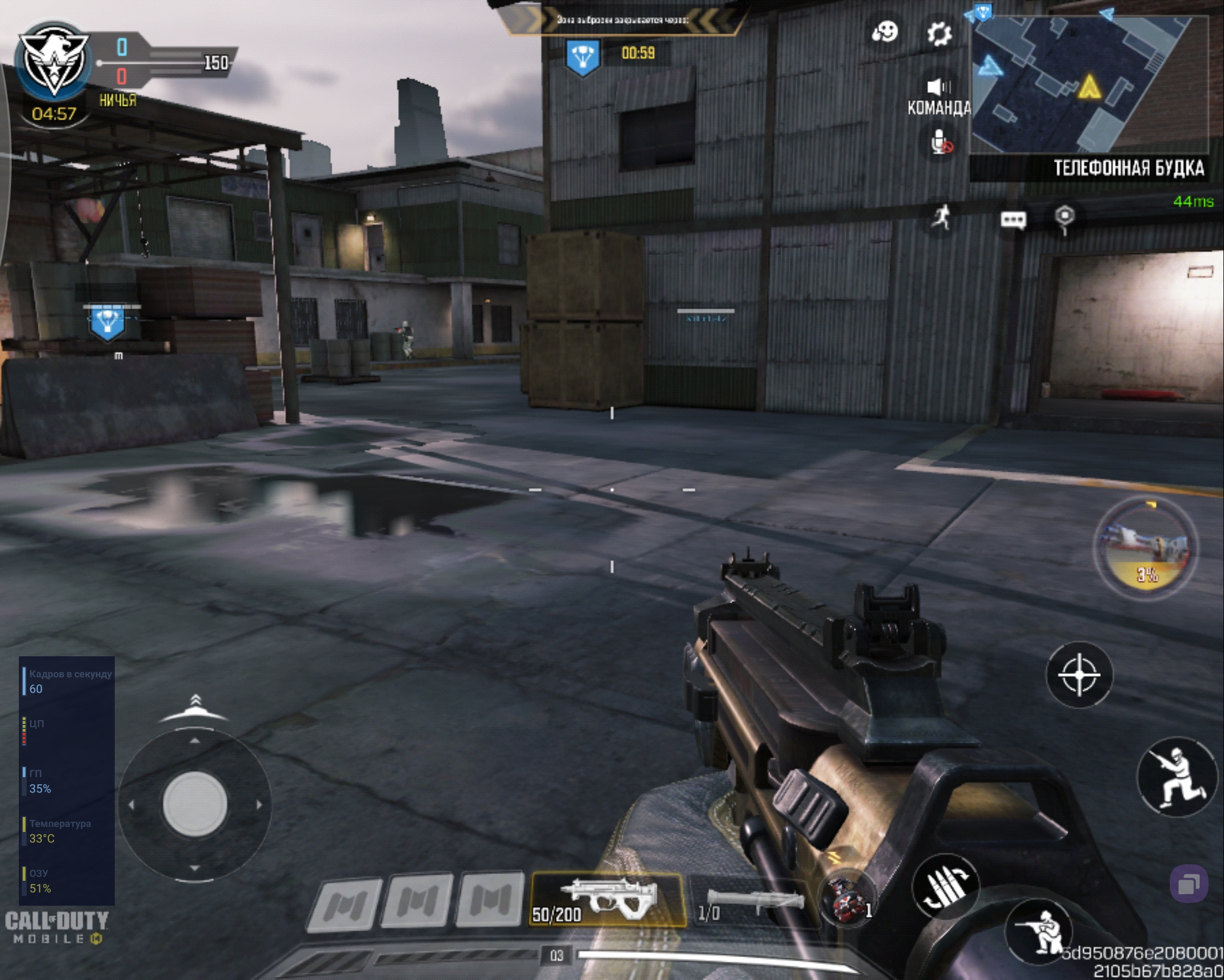Toggle the team voice speaker
Screen dimensions: 1224x980
tap(939, 87)
